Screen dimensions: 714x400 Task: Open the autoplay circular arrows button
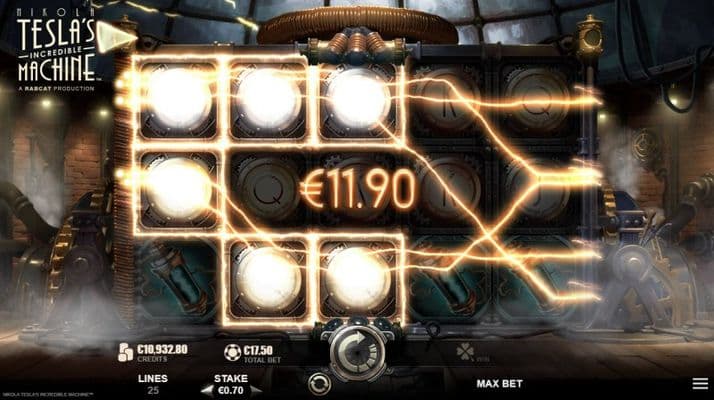click(320, 383)
